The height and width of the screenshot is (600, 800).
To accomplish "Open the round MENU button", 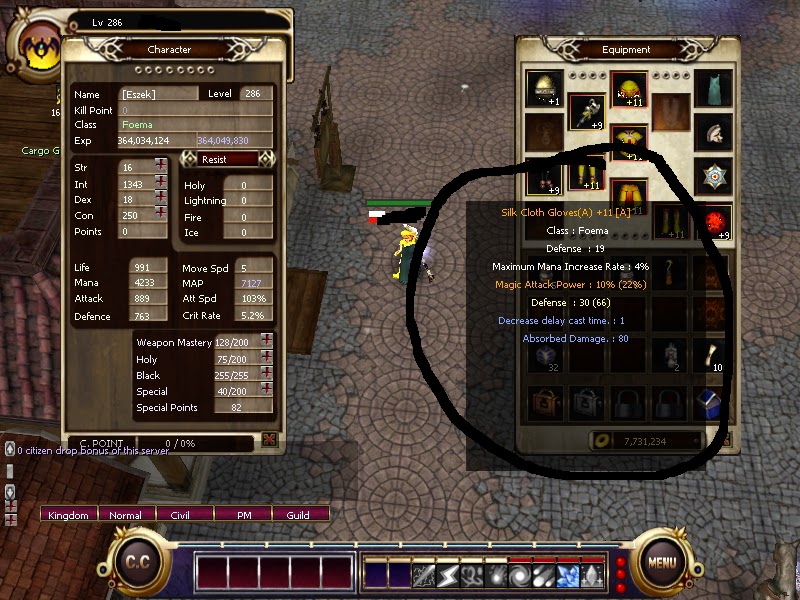I will [x=662, y=561].
